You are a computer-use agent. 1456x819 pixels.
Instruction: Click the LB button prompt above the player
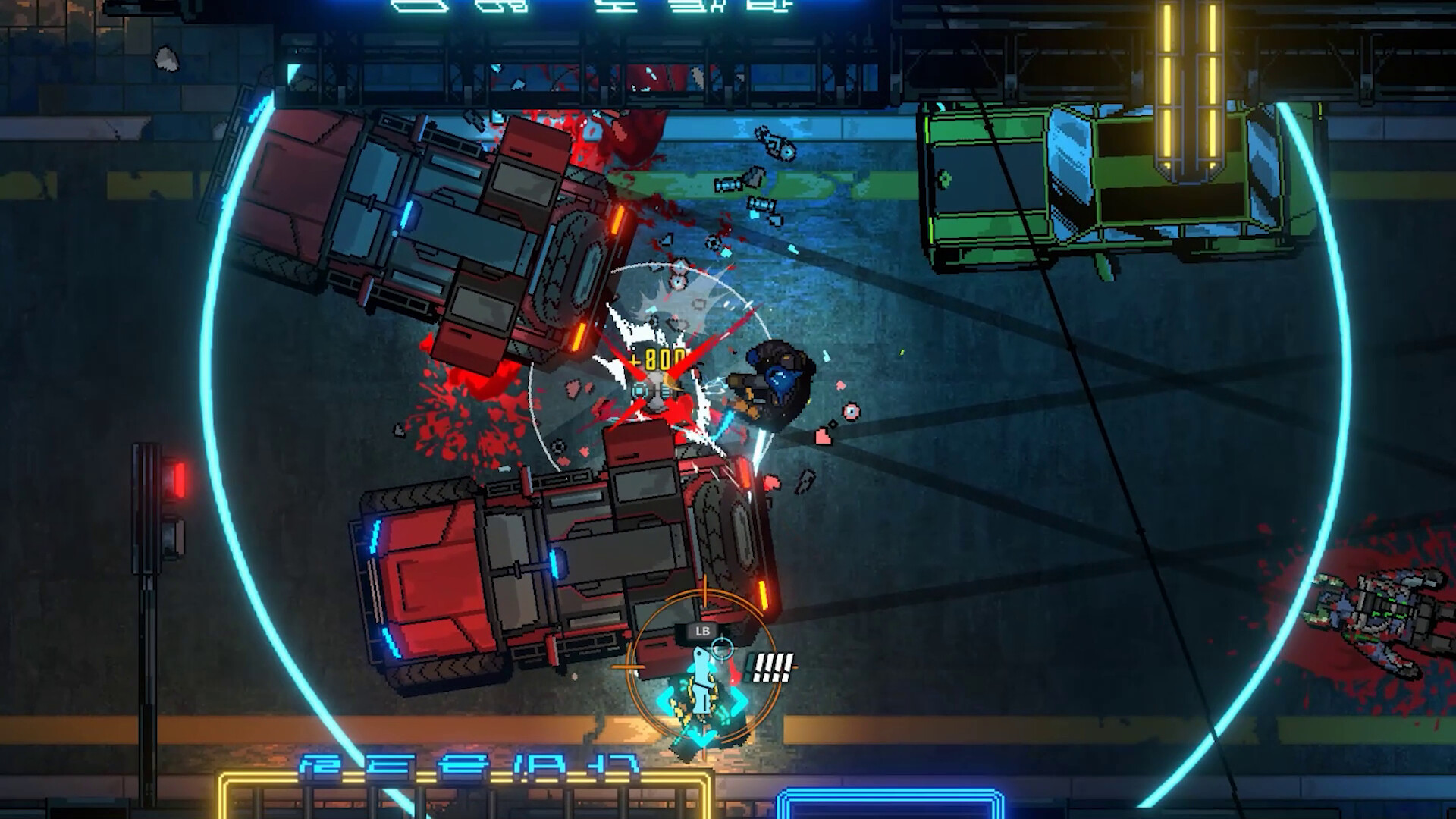tap(701, 629)
